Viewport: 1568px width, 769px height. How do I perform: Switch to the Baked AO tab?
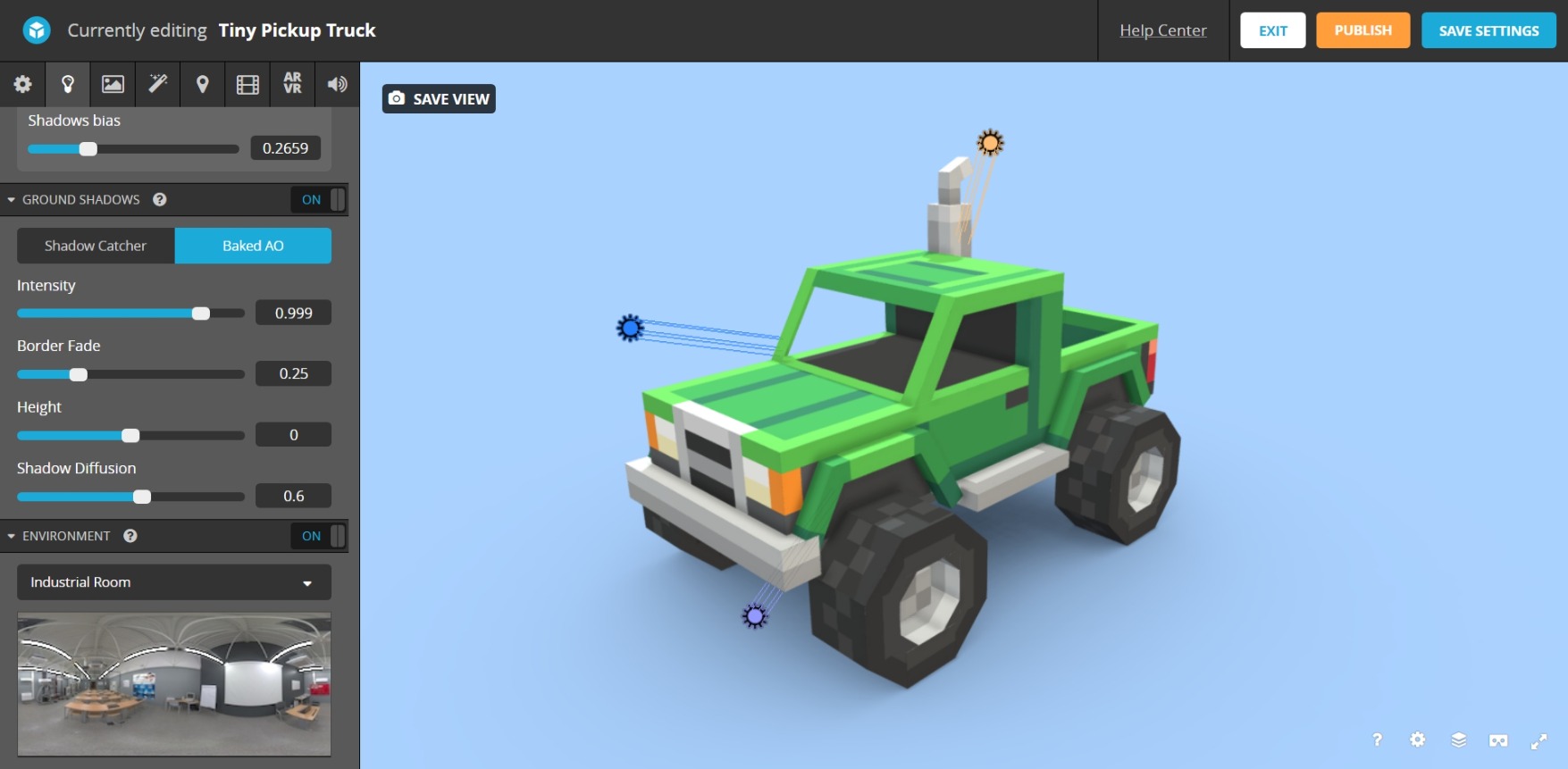pyautogui.click(x=253, y=246)
